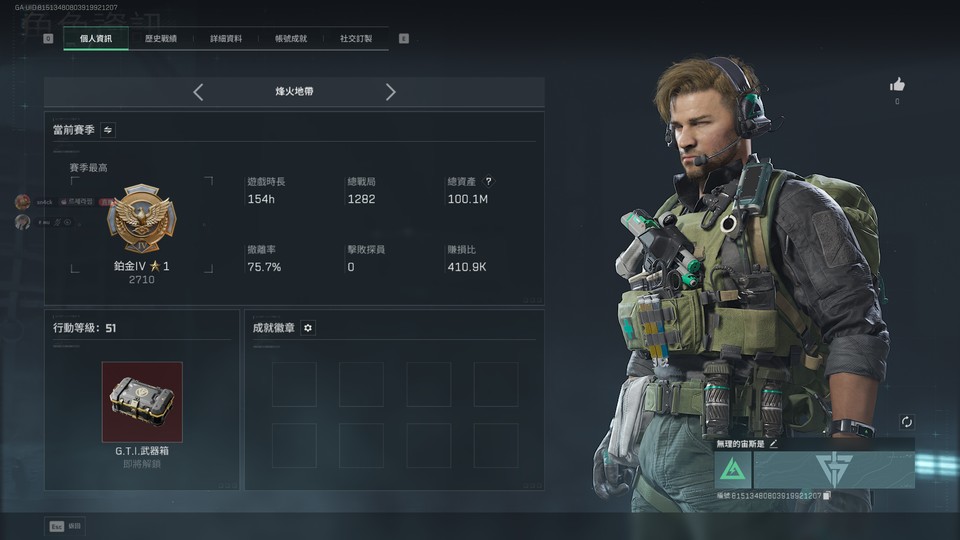Image resolution: width=960 pixels, height=540 pixels.
Task: Return with the 返回 back button
Action: point(64,526)
